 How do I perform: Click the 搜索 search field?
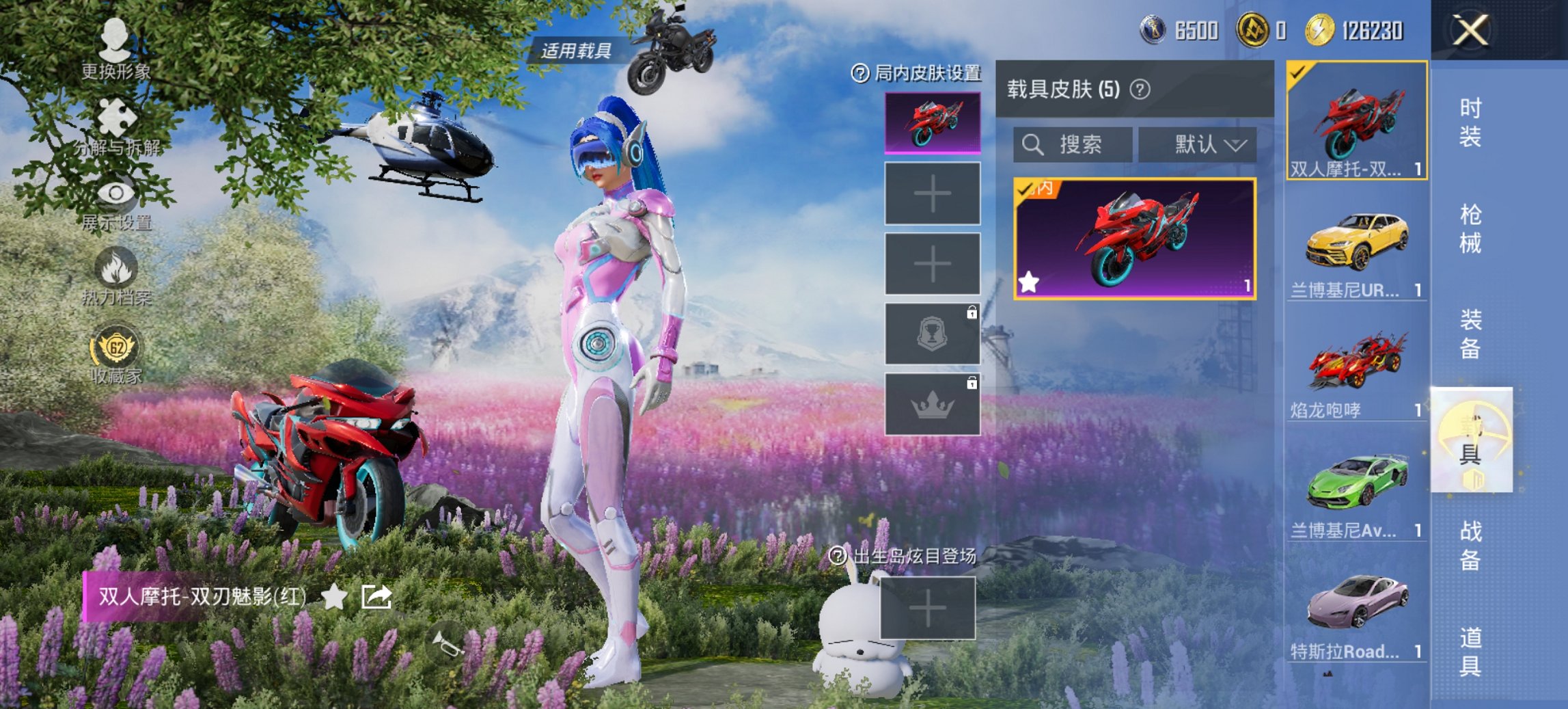[x=1075, y=144]
